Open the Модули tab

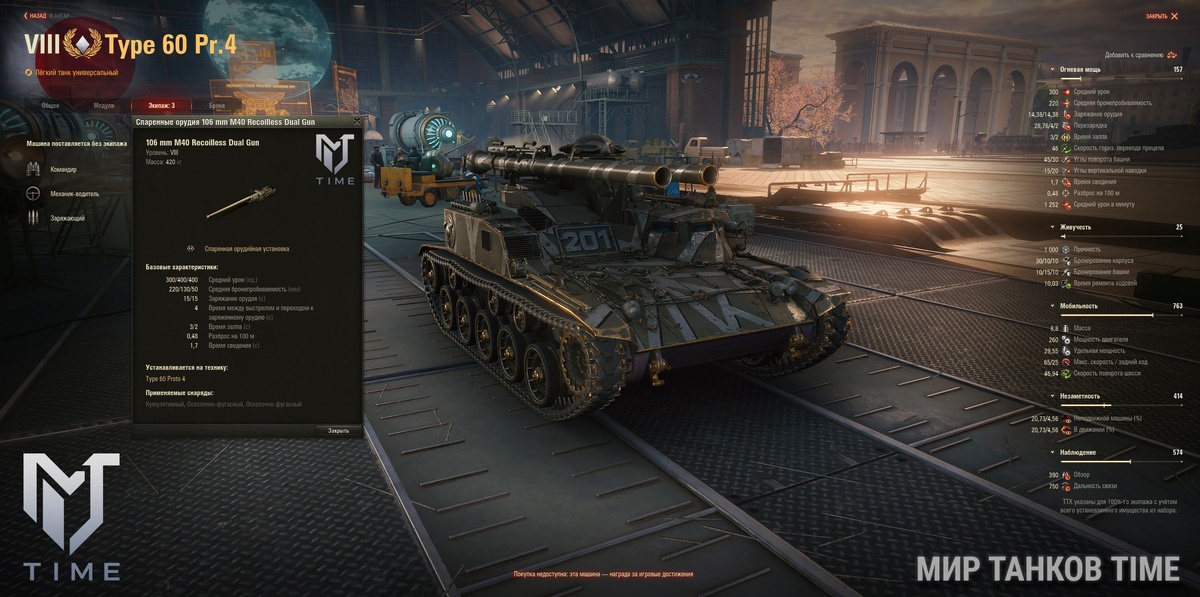point(103,105)
